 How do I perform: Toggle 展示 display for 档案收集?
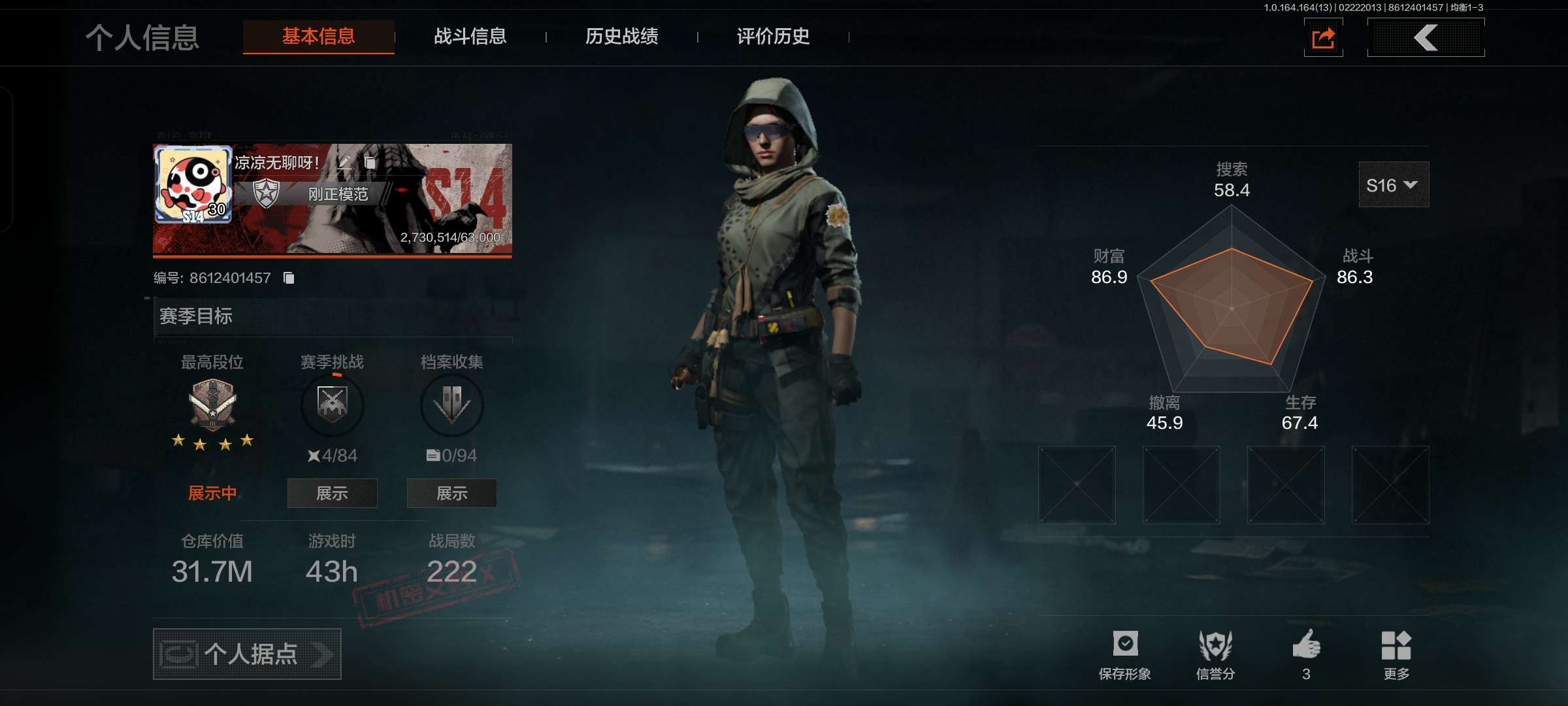tap(452, 494)
